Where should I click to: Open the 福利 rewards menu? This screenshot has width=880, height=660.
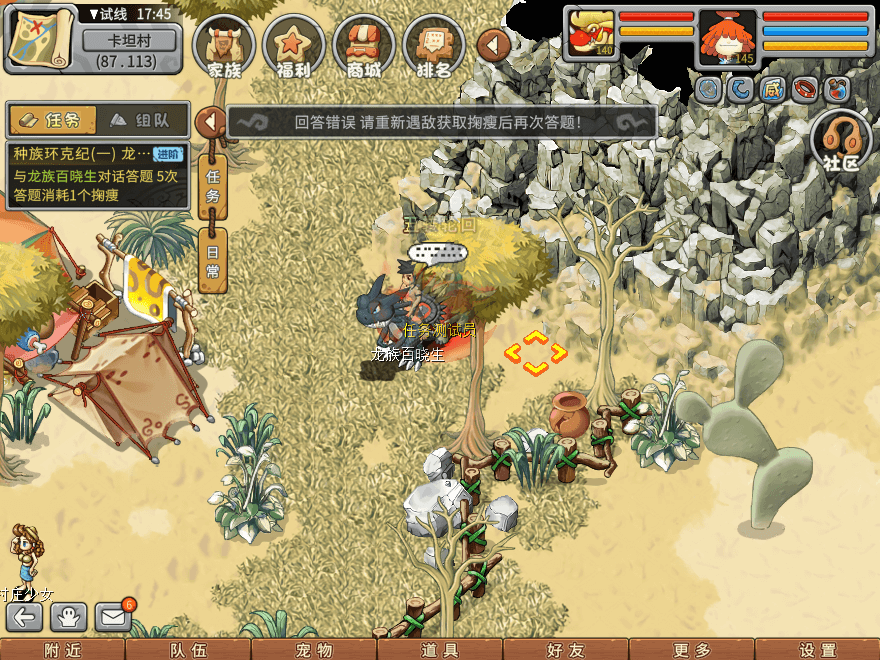tap(294, 46)
